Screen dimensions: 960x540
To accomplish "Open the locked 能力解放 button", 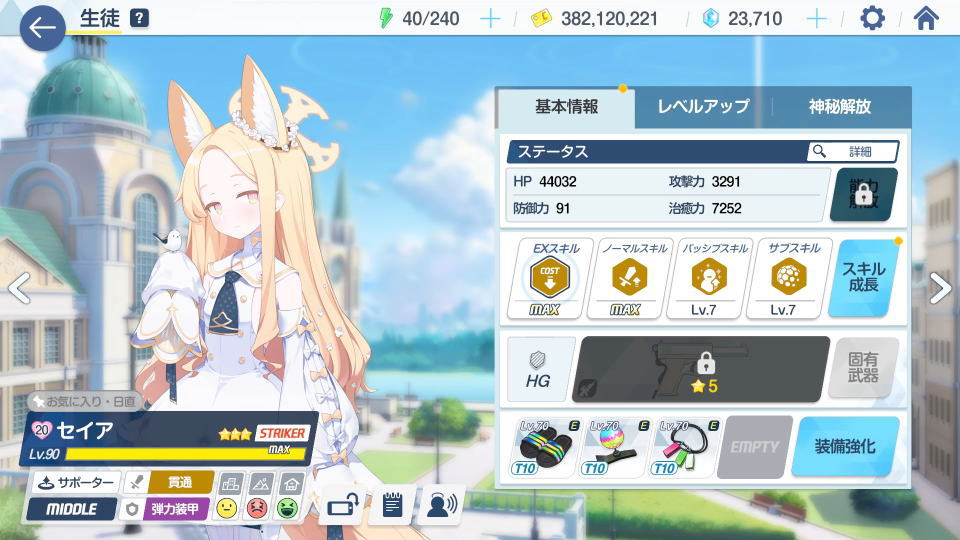I will [863, 194].
